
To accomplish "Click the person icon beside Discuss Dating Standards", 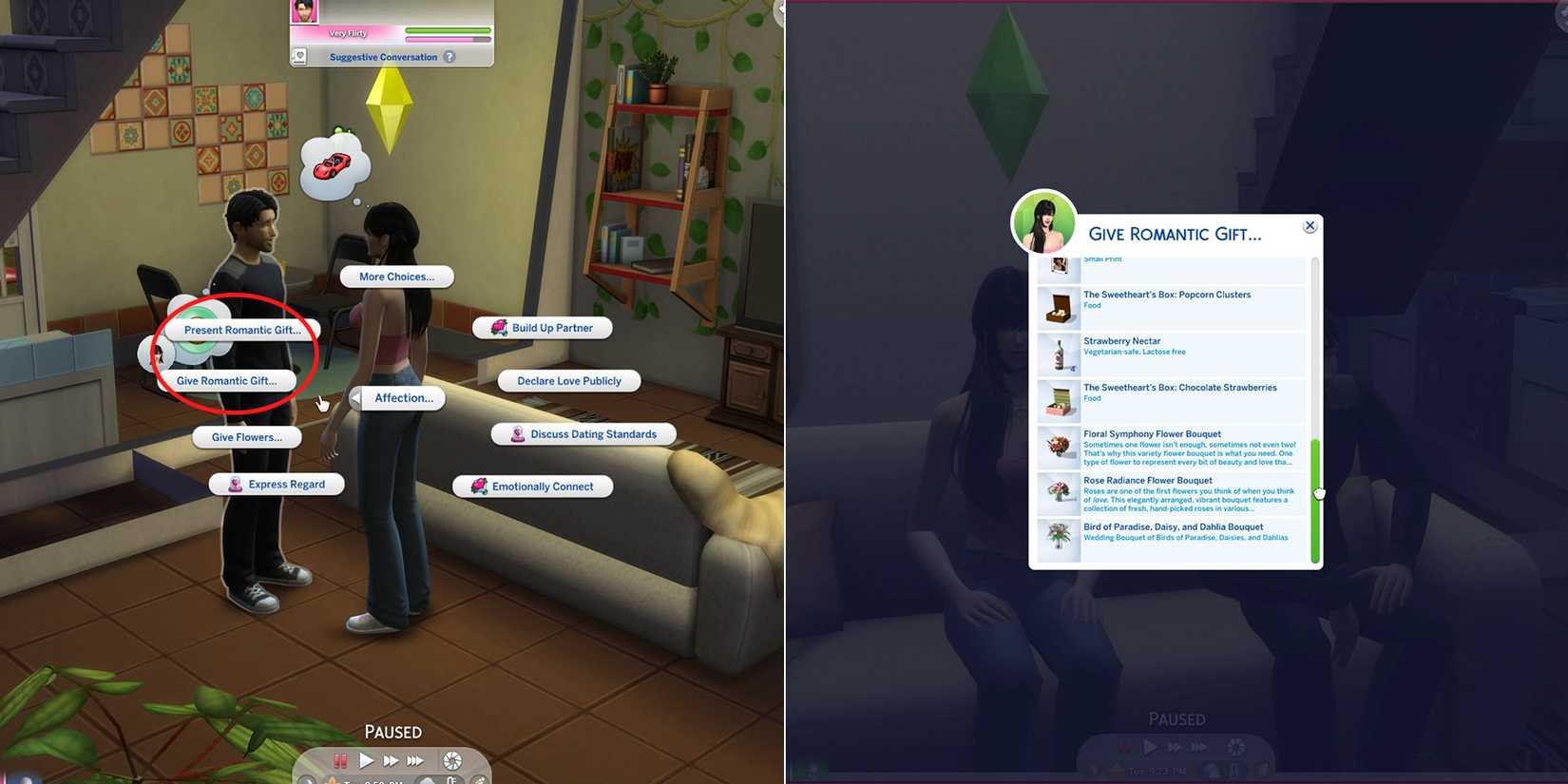I will tap(517, 434).
